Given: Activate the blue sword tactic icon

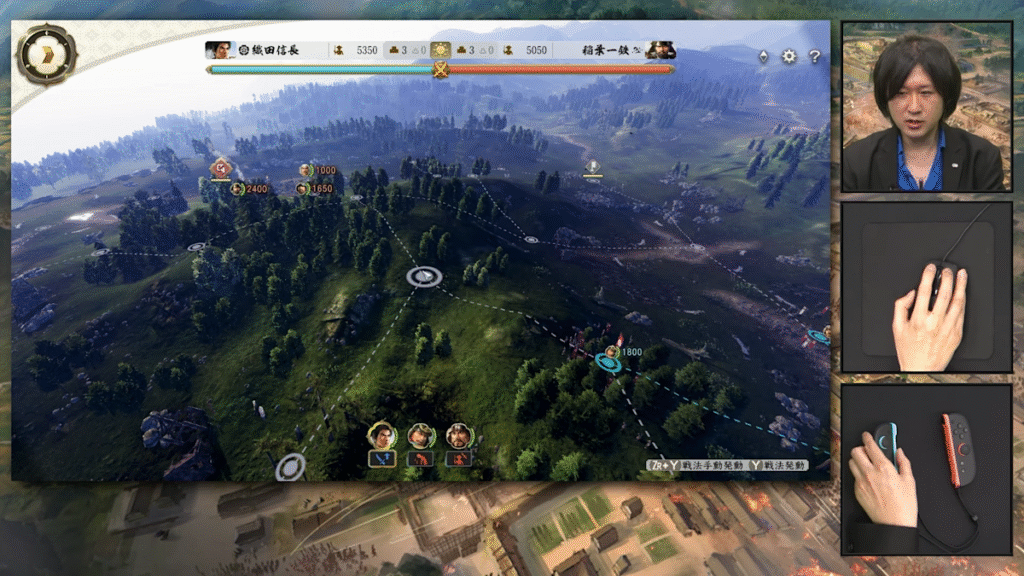Looking at the screenshot, I should (381, 459).
